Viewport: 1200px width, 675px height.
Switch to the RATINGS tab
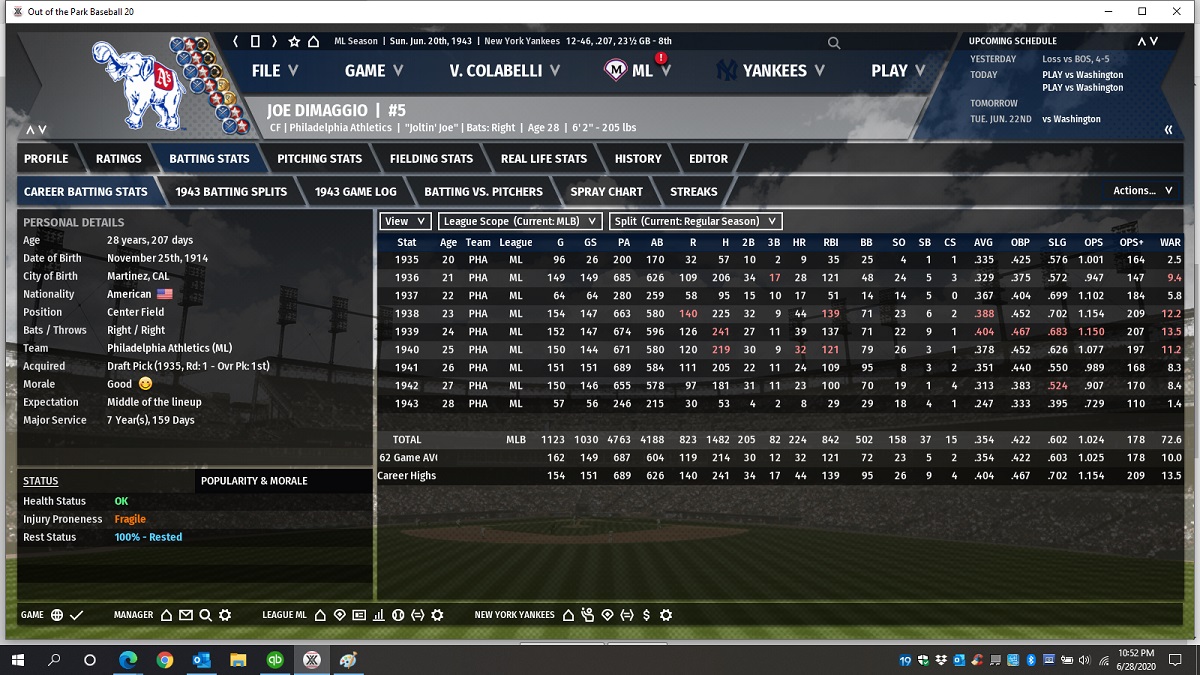[x=118, y=159]
